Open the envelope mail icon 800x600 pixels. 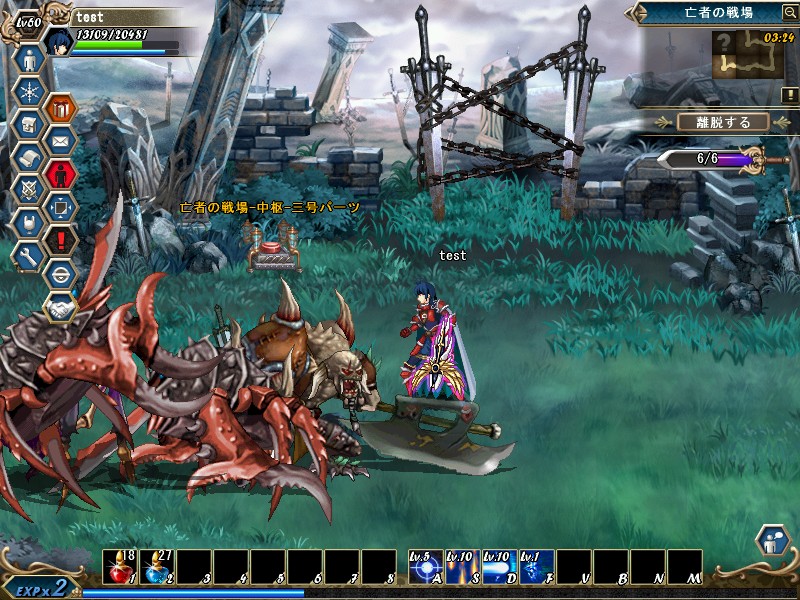pos(61,141)
